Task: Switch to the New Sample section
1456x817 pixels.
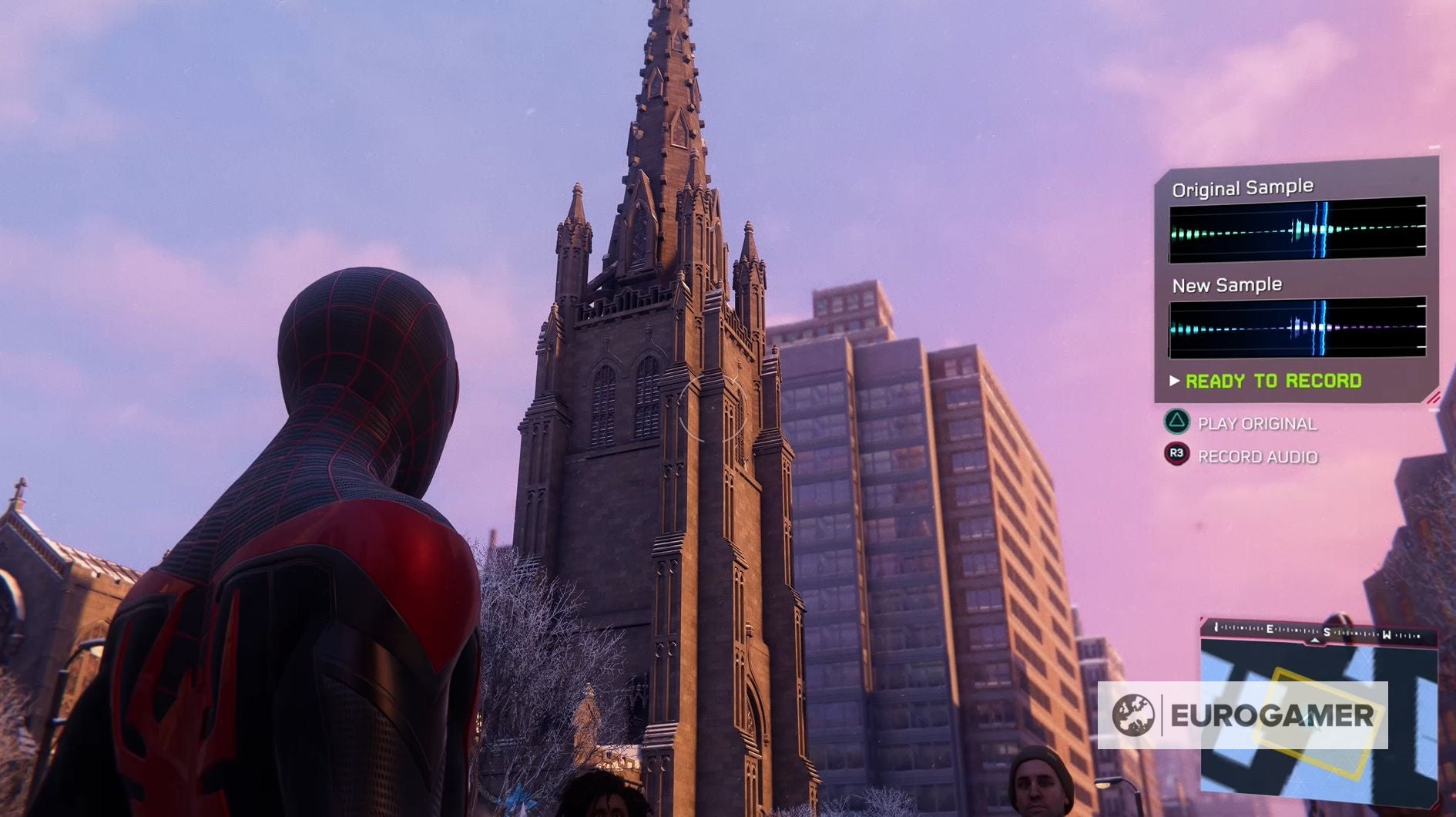Action: 1226,284
